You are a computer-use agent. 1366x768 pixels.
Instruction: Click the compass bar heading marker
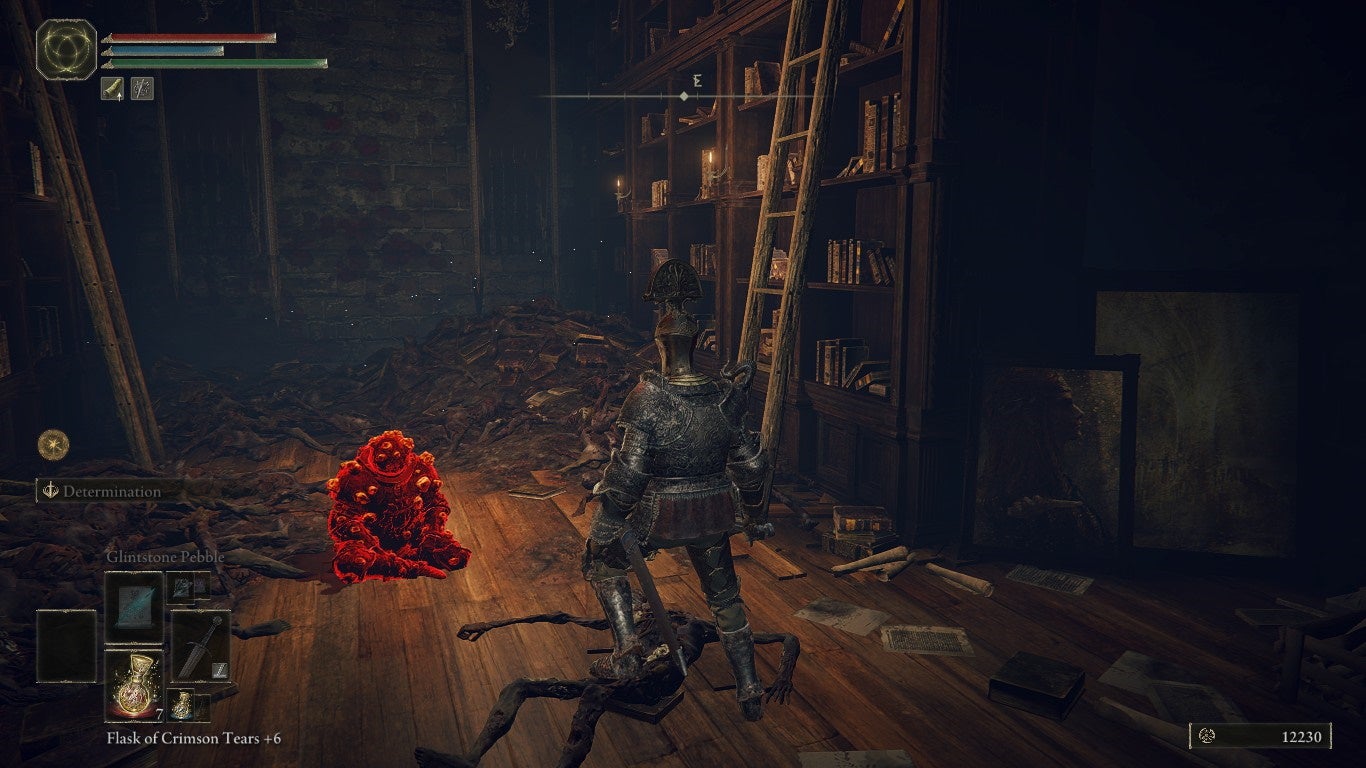click(683, 96)
